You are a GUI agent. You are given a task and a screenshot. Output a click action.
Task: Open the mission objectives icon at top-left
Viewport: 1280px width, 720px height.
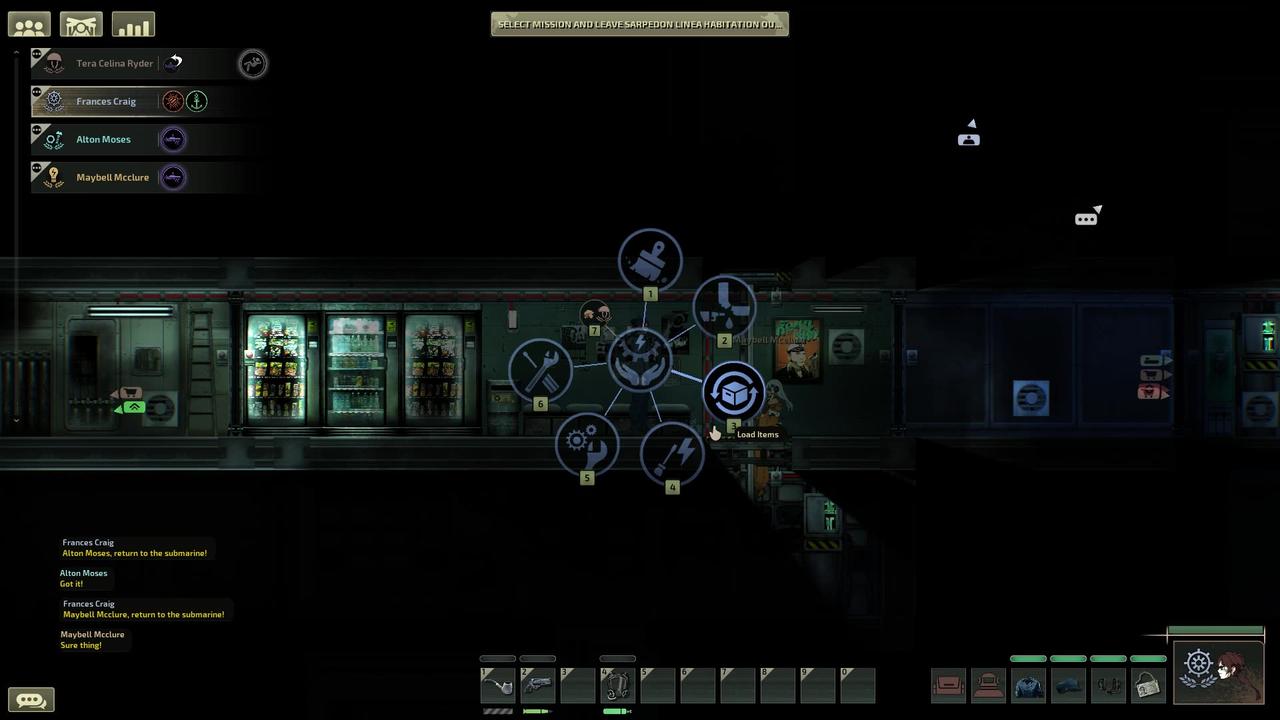click(80, 23)
